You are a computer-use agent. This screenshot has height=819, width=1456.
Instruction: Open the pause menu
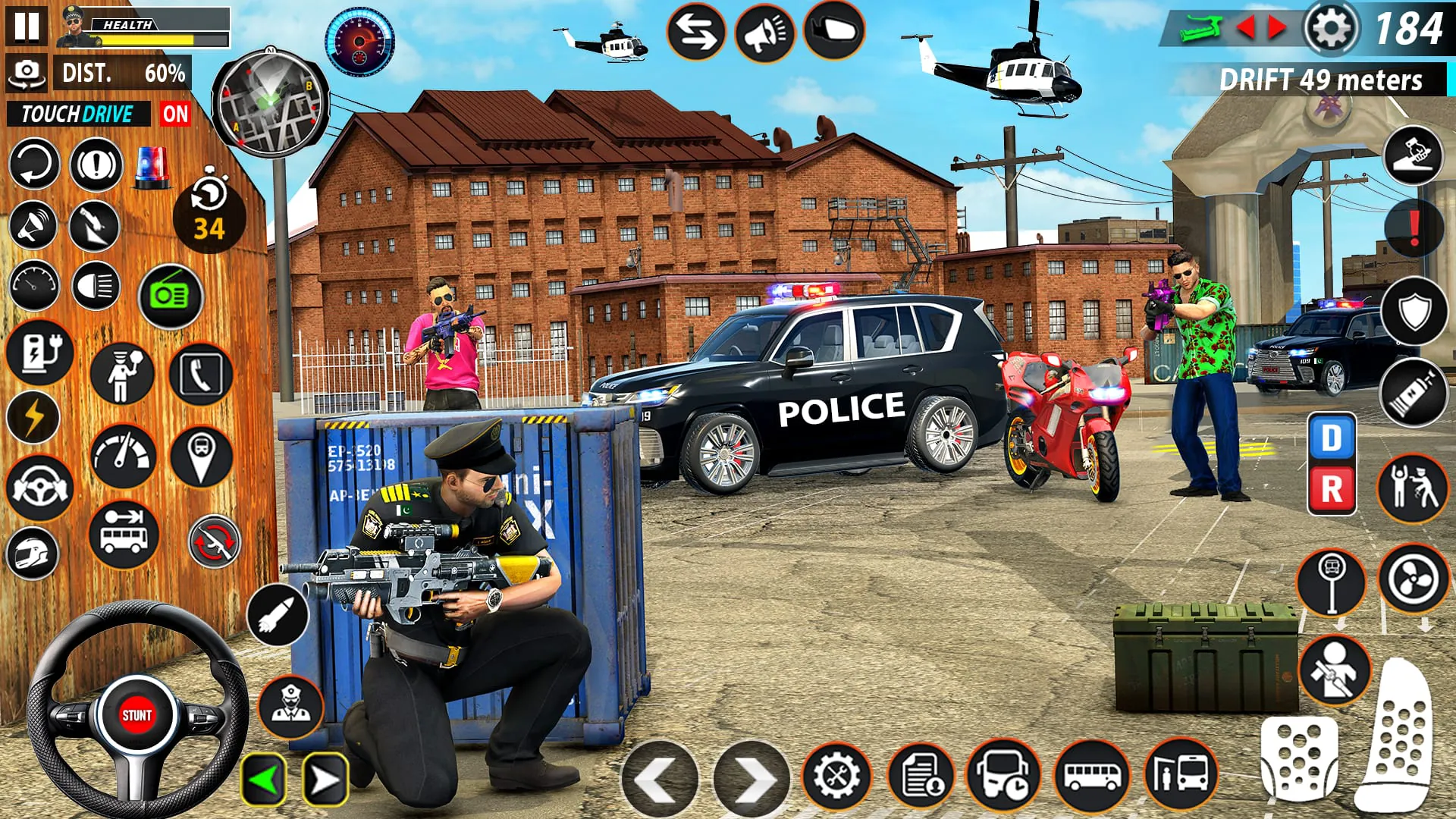tap(27, 28)
